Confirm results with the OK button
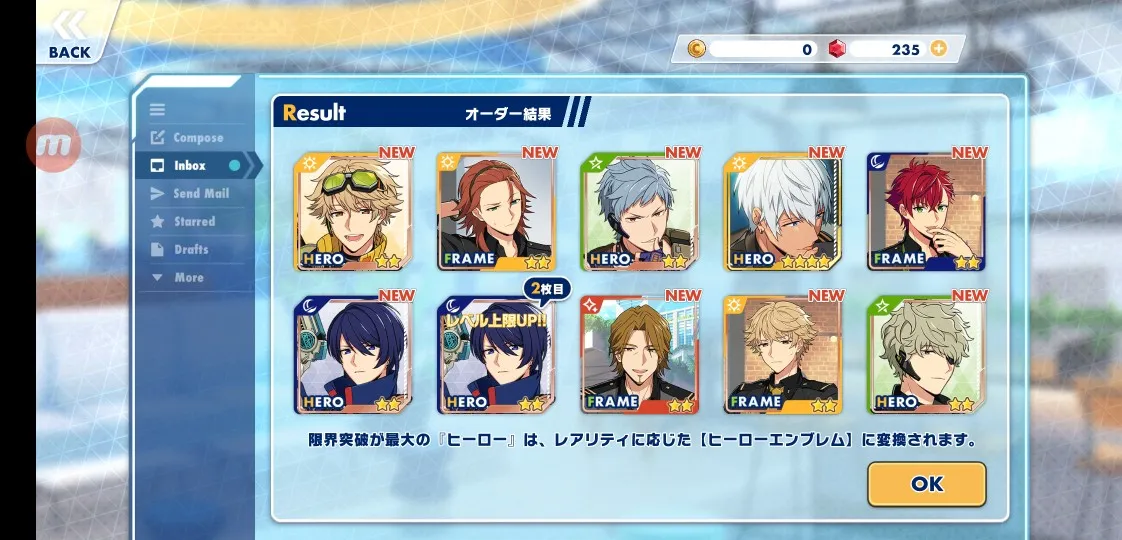Screen dimensions: 1122x540 click(x=926, y=484)
